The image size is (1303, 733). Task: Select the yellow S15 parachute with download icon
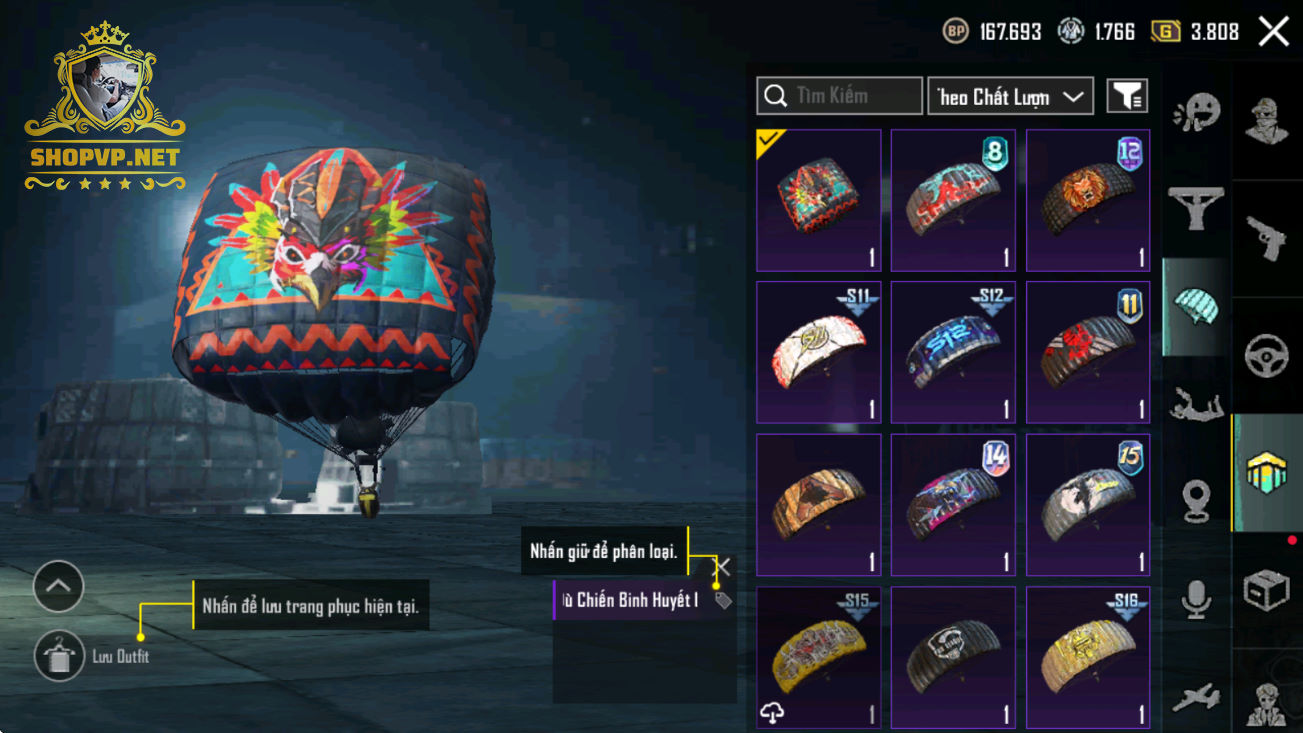(x=818, y=657)
